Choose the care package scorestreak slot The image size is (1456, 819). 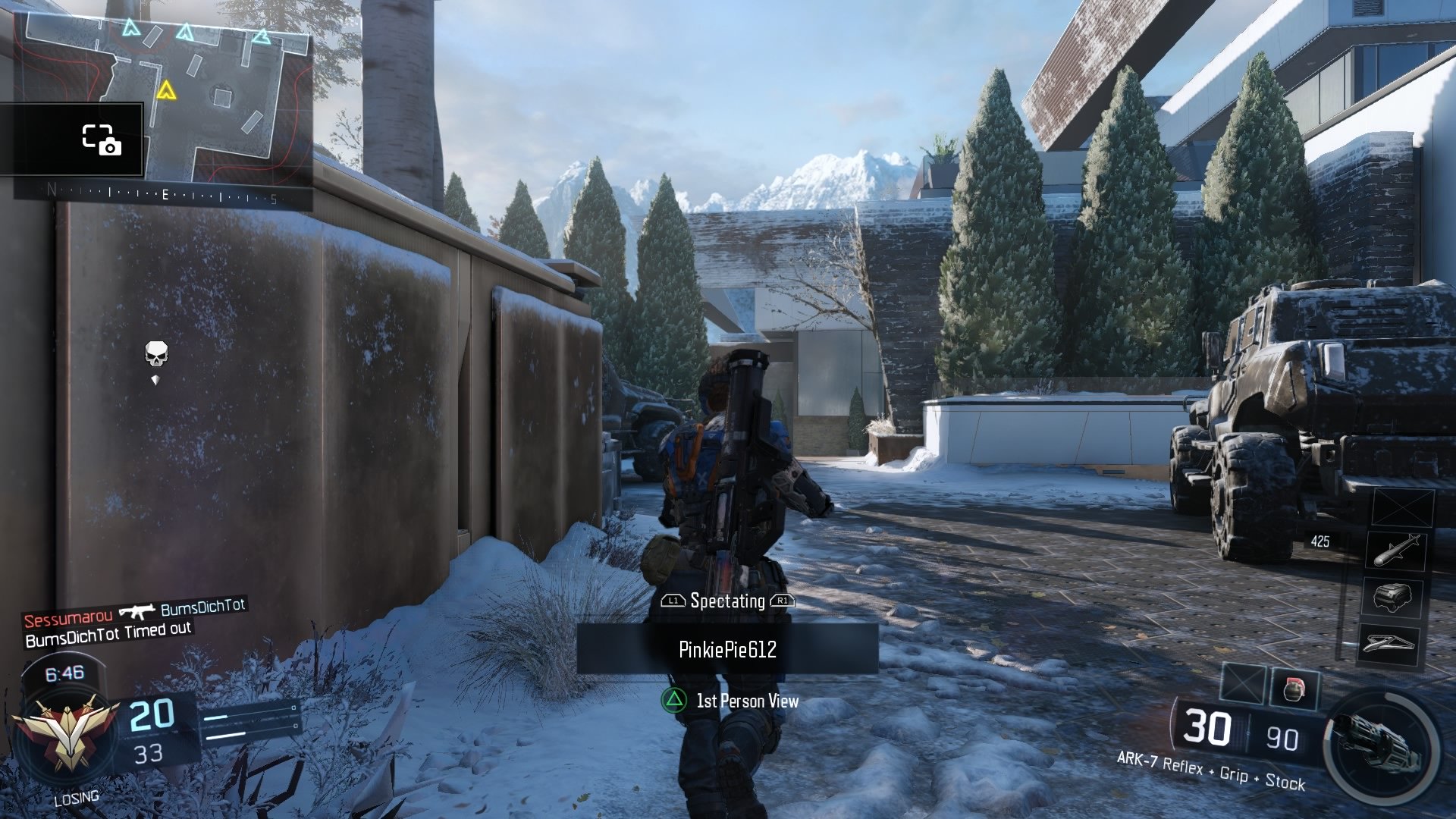click(1392, 597)
